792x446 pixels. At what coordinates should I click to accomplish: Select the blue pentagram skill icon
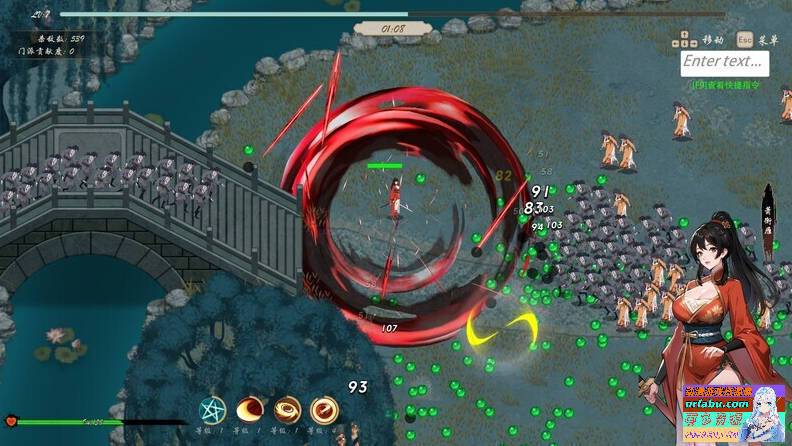[x=212, y=410]
